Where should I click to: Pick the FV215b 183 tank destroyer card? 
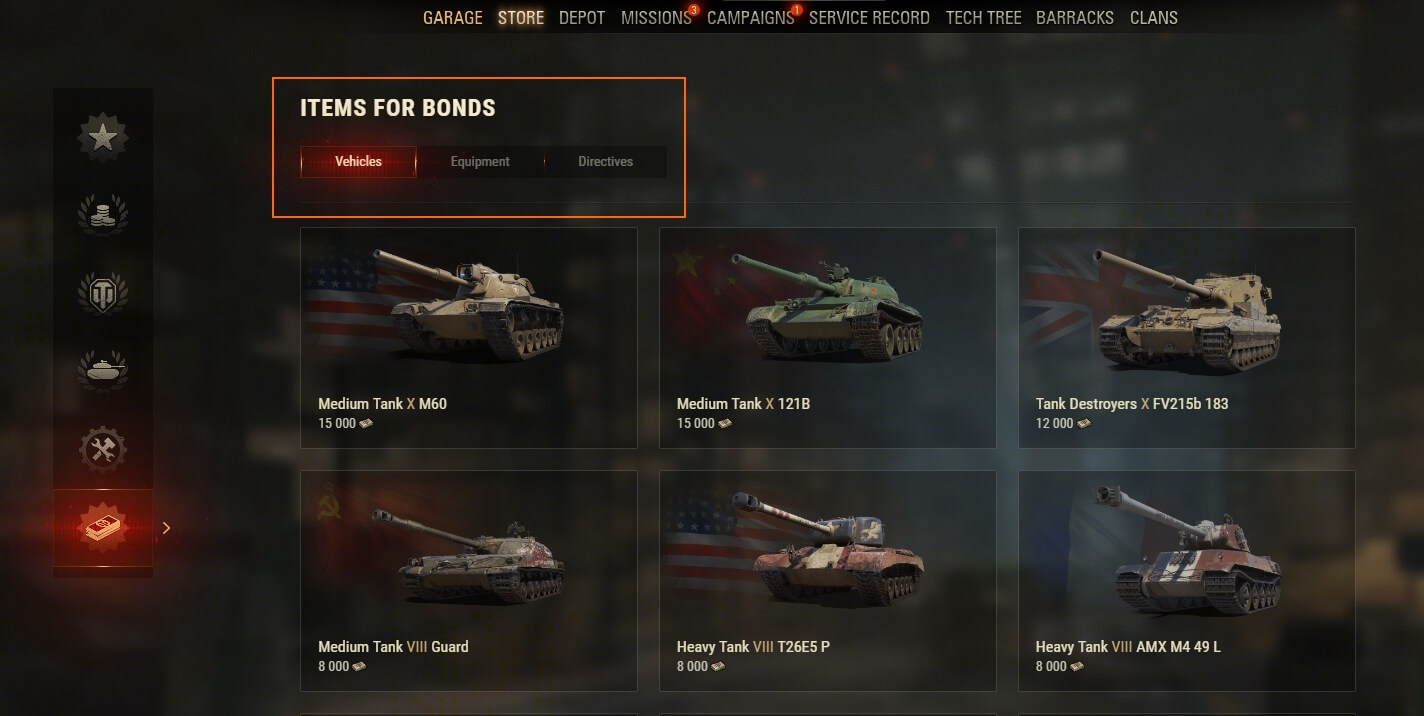coord(1186,337)
